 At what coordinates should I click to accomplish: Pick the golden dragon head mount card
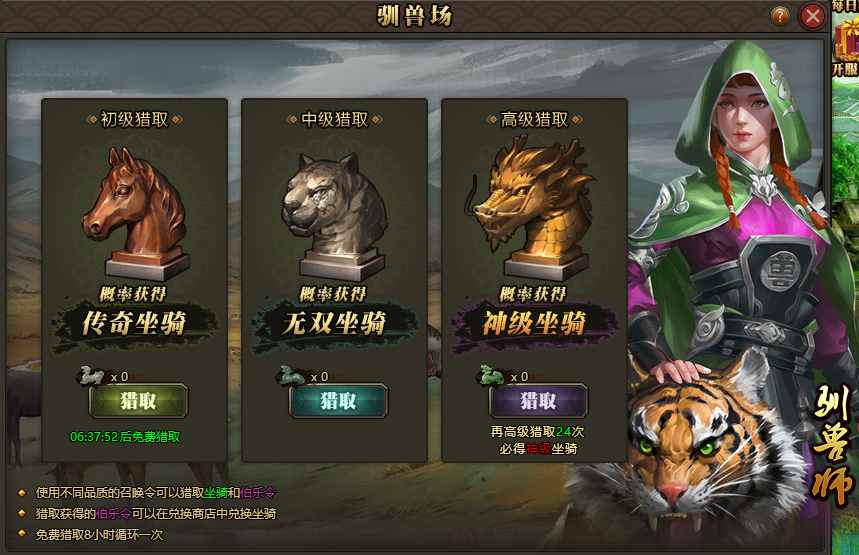(534, 210)
